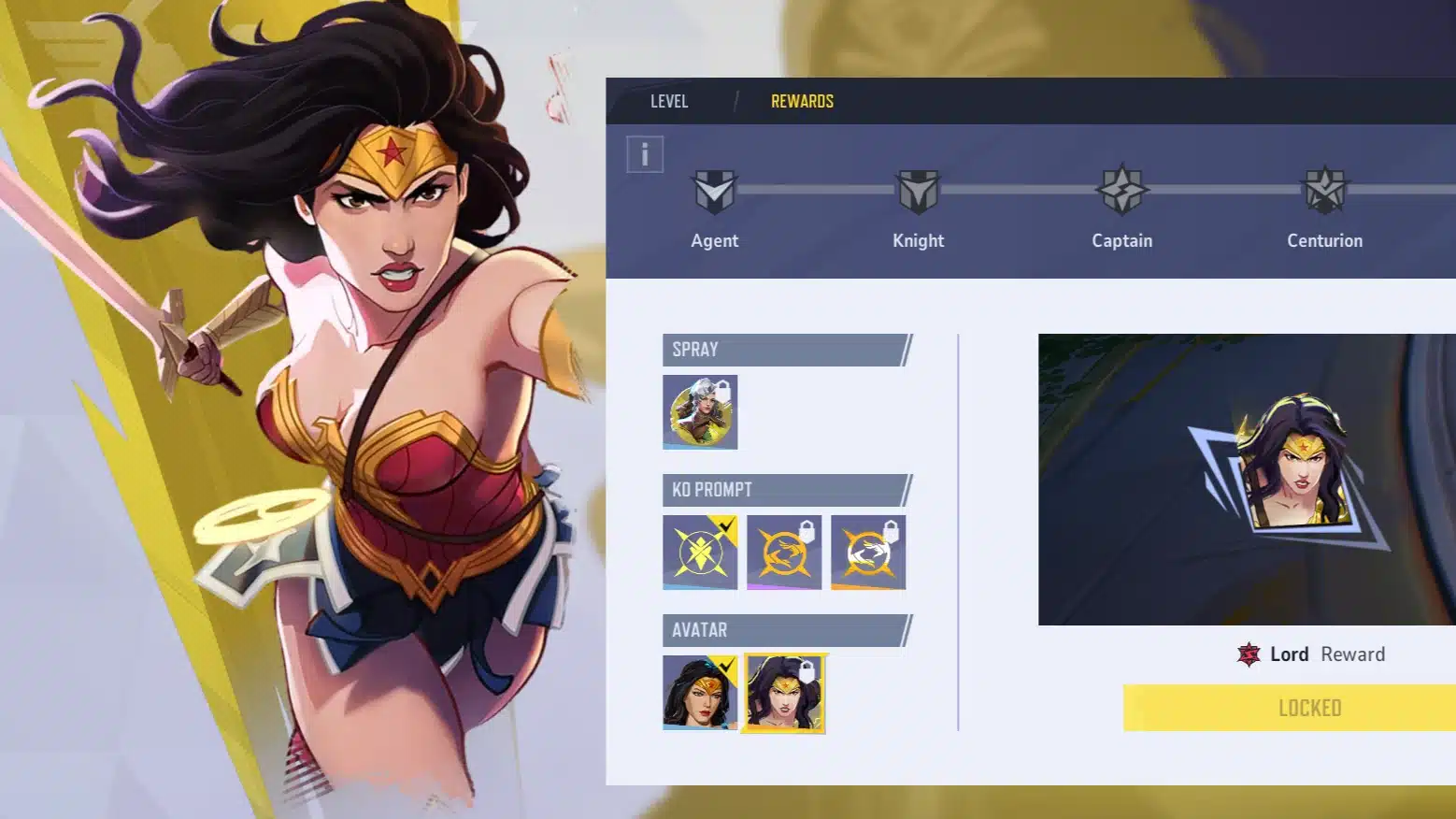Viewport: 1456px width, 819px height.
Task: Click the info icon button
Action: [x=645, y=154]
